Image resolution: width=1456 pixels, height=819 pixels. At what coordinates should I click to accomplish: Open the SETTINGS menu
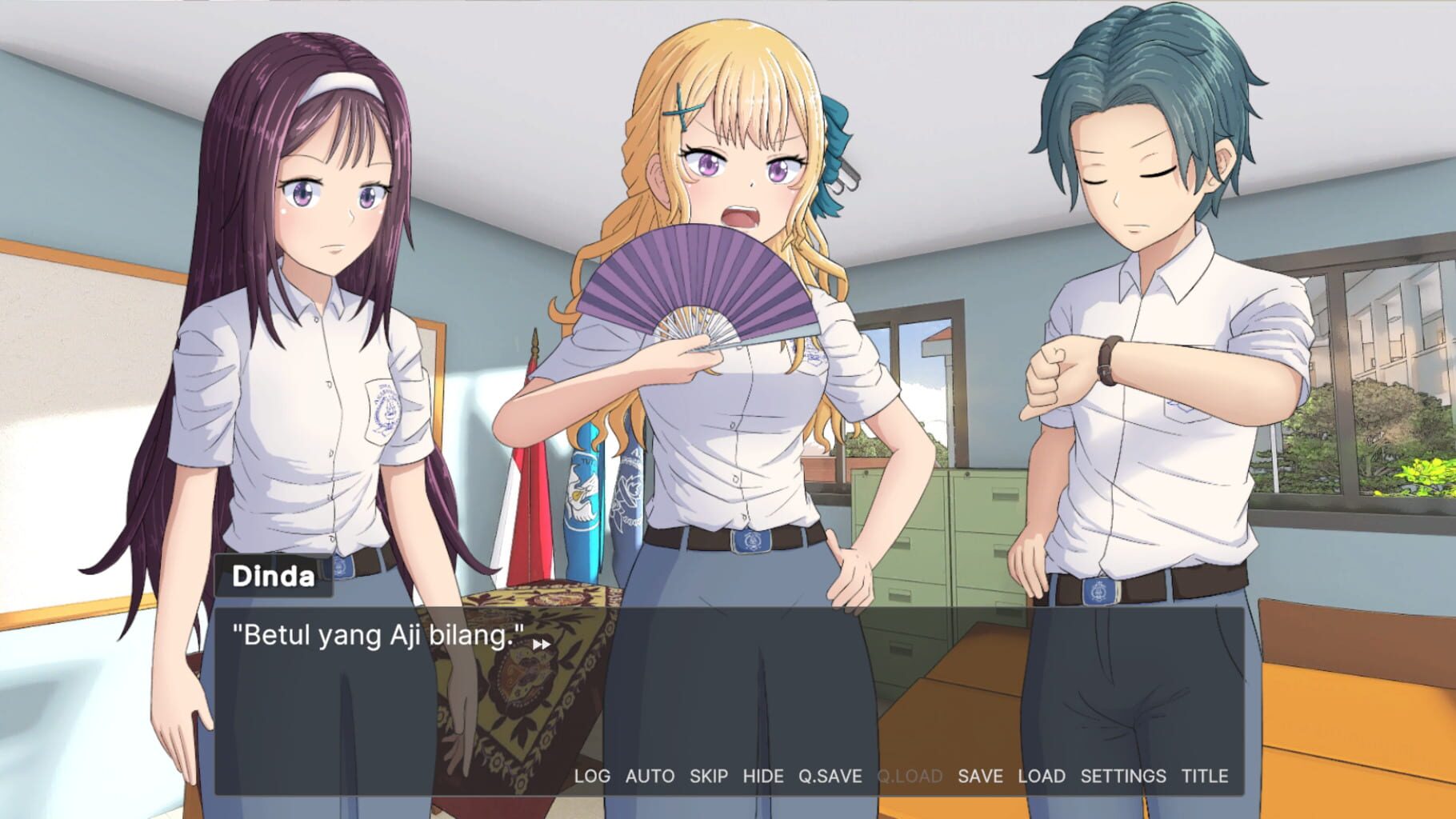(x=1124, y=776)
